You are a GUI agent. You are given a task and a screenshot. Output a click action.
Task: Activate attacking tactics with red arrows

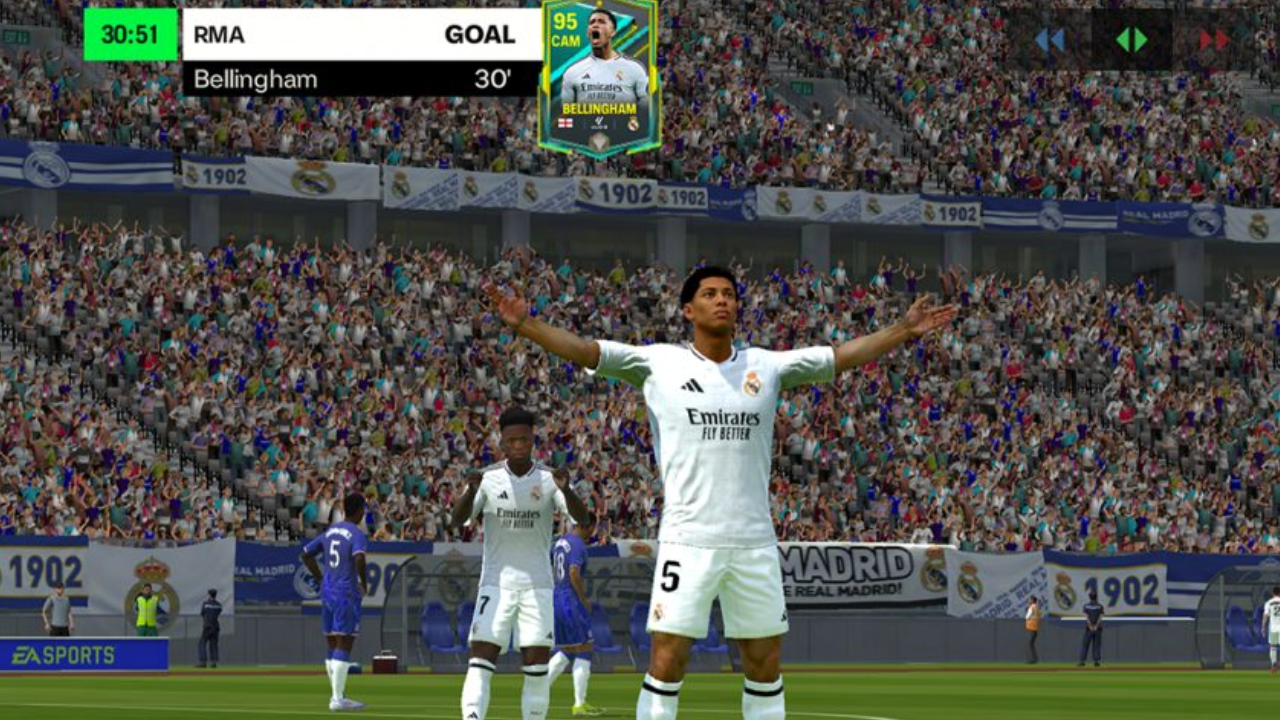tap(1213, 40)
